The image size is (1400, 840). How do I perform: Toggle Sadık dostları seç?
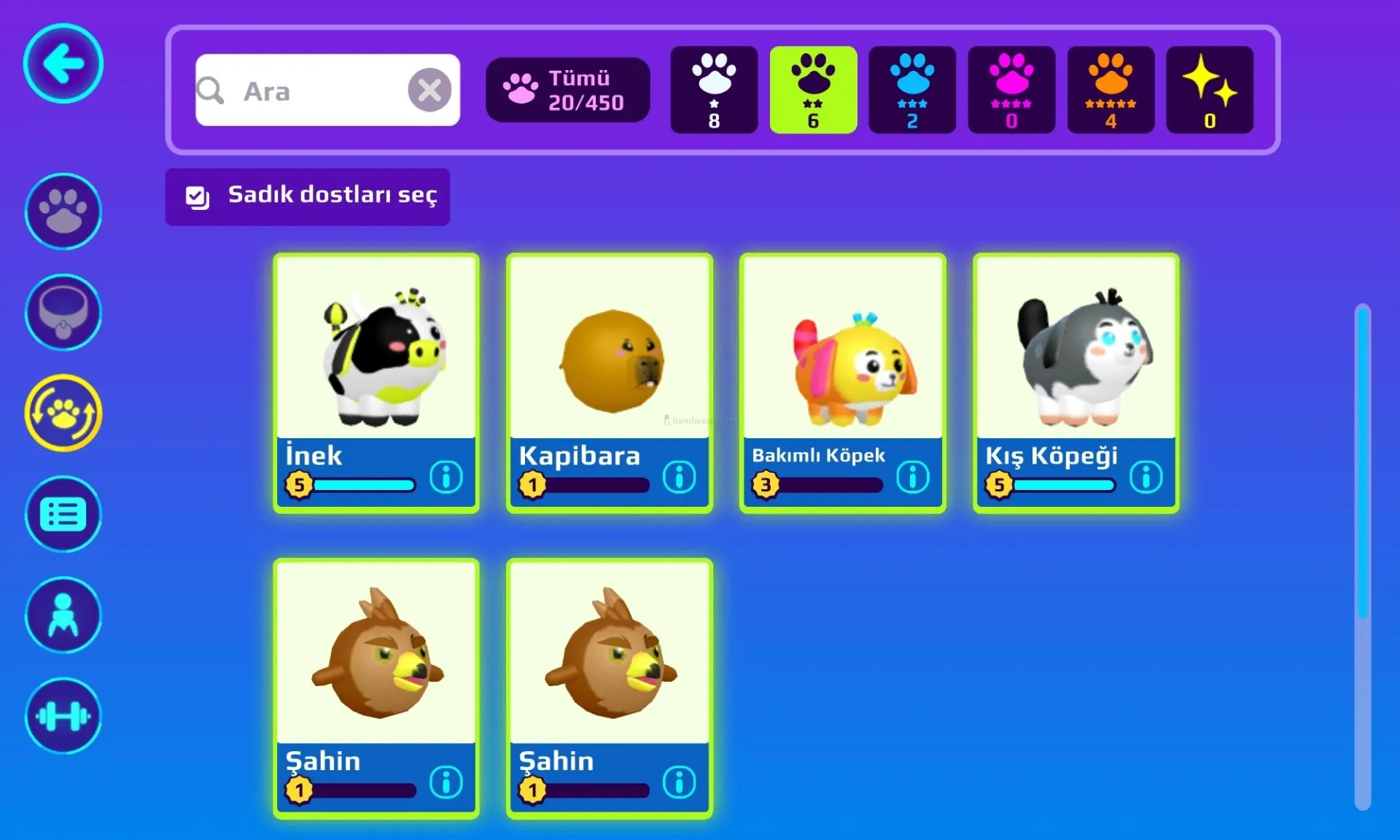pyautogui.click(x=307, y=196)
